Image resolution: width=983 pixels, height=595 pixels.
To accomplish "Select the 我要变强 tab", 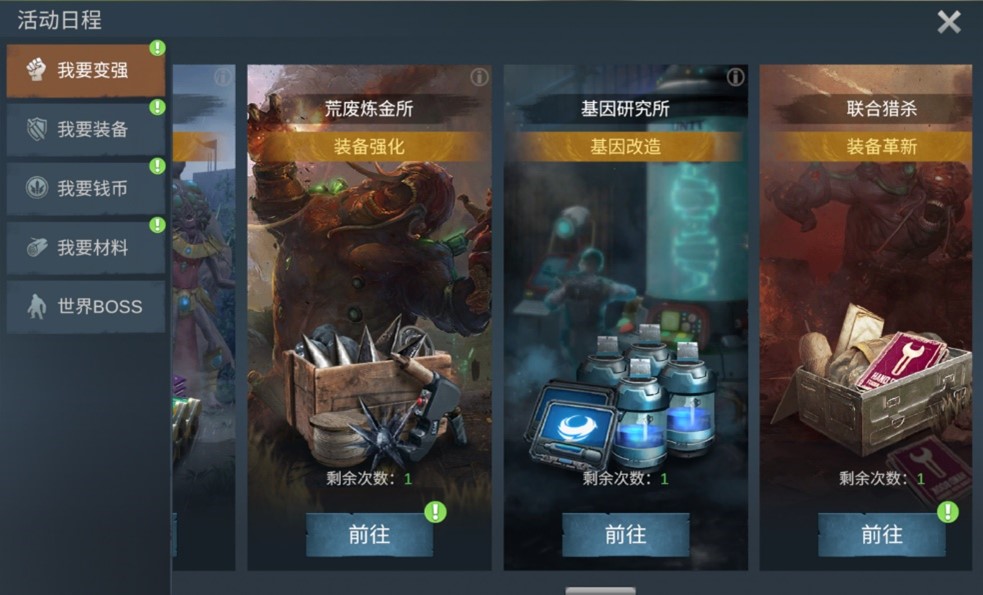I will pos(86,70).
